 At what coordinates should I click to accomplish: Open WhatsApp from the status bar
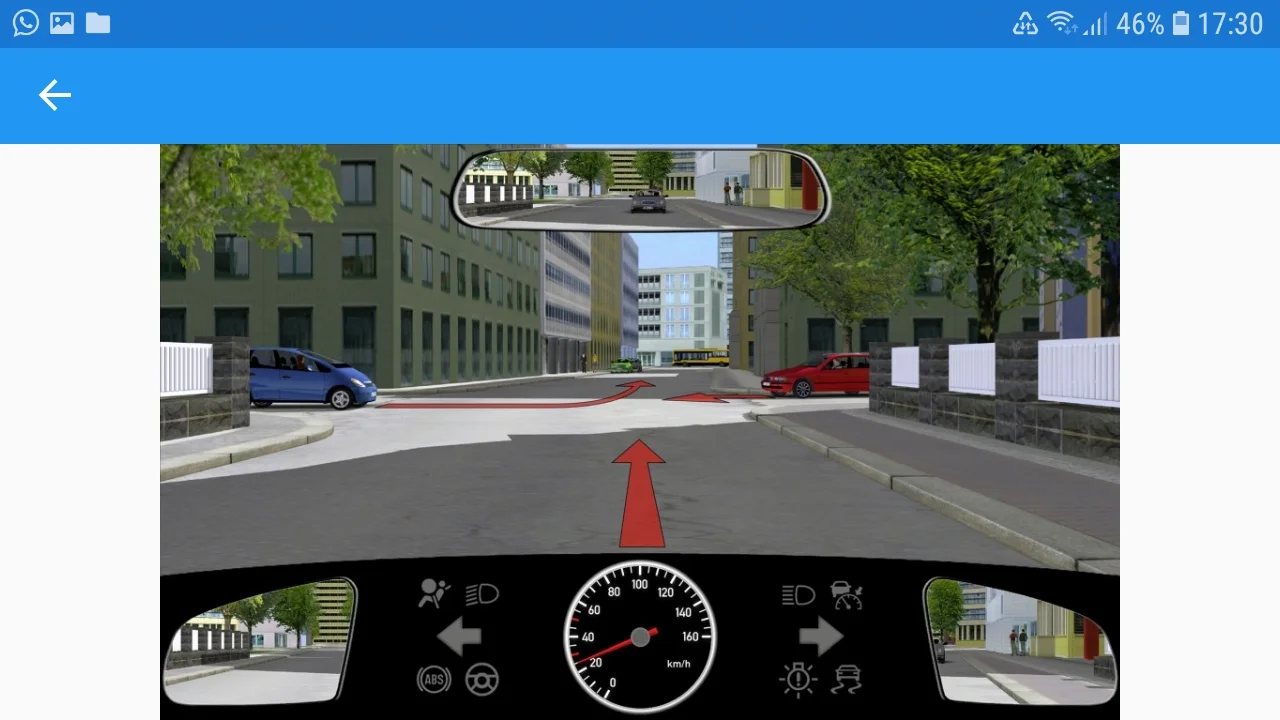click(25, 22)
